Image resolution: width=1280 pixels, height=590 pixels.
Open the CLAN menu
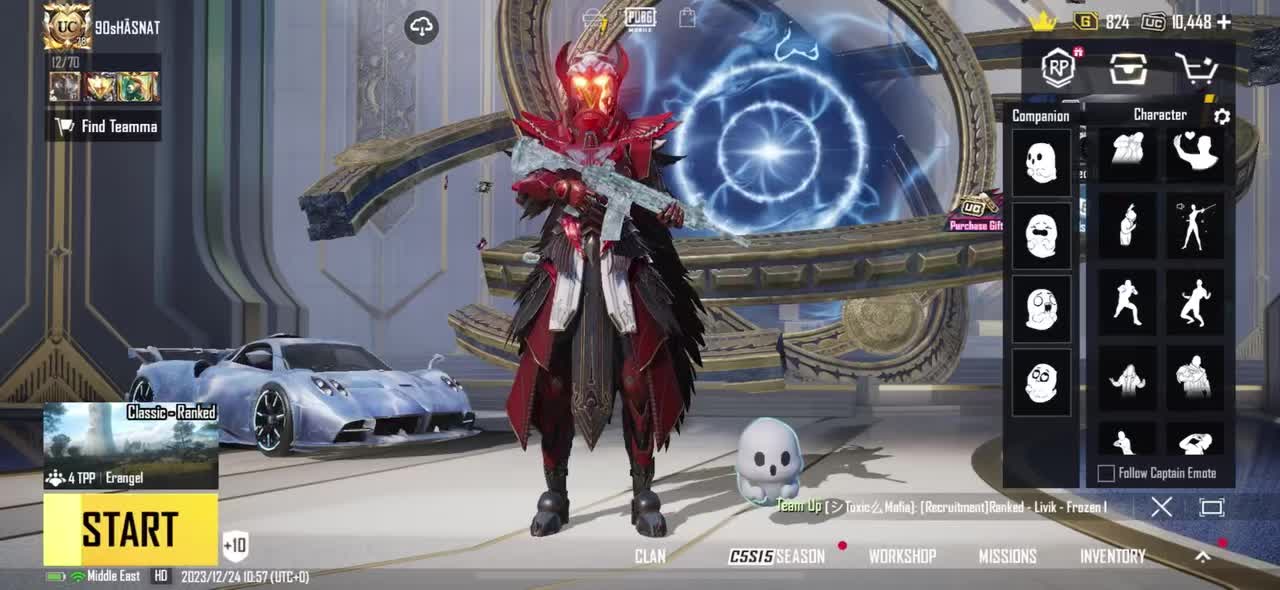[650, 556]
